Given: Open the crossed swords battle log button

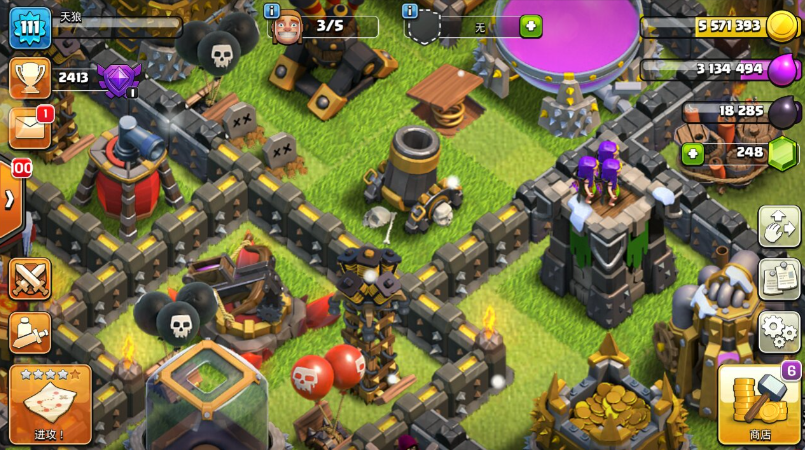Looking at the screenshot, I should pyautogui.click(x=30, y=279).
